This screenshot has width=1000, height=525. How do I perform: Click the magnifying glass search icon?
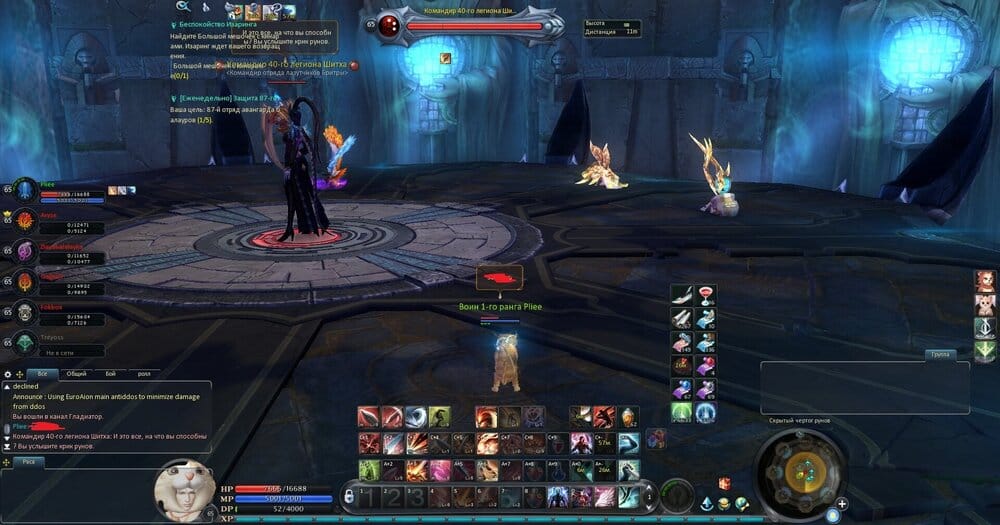pyautogui.click(x=183, y=7)
